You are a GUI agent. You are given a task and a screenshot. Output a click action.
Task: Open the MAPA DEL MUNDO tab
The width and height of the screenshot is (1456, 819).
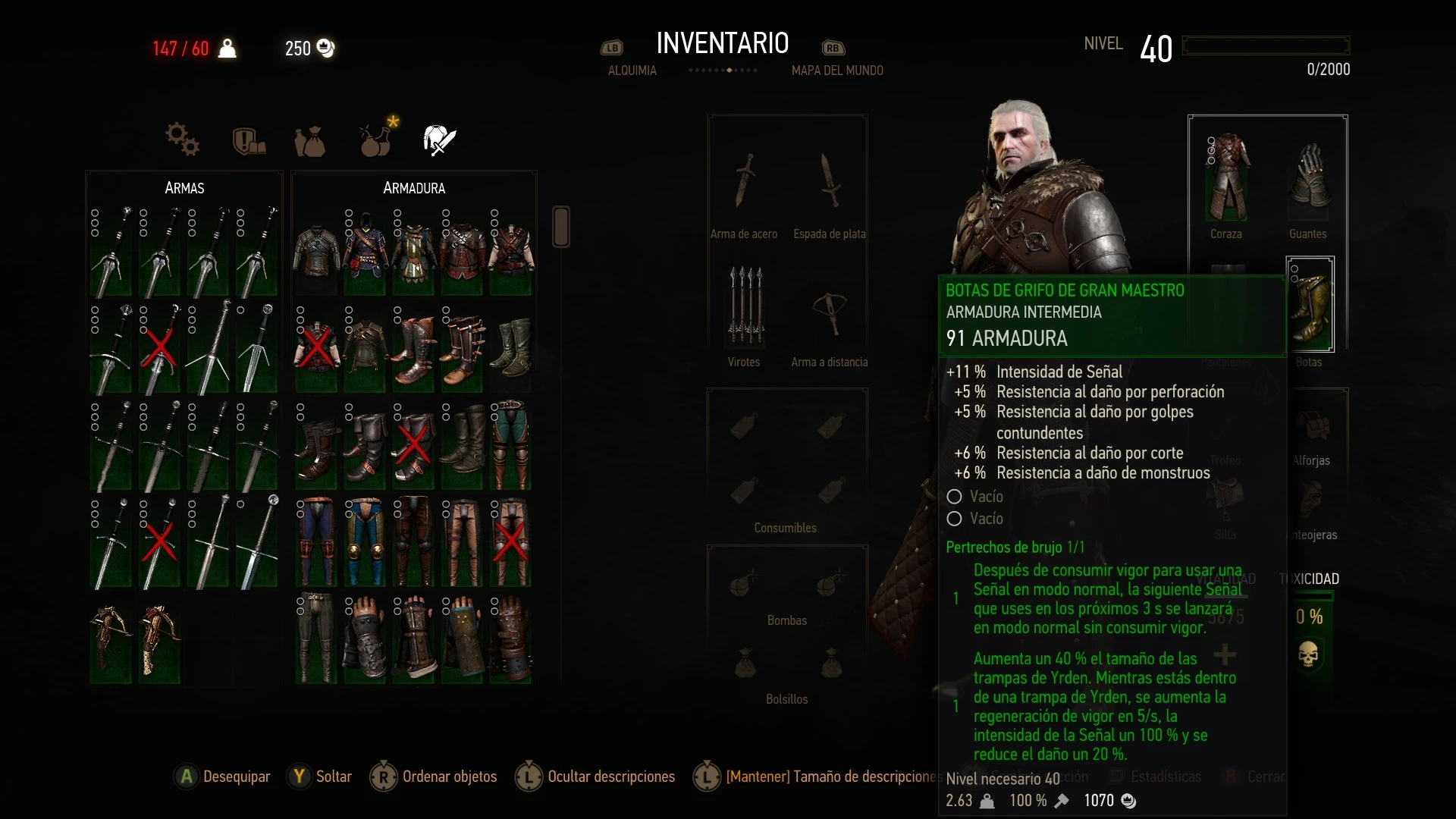(x=837, y=70)
